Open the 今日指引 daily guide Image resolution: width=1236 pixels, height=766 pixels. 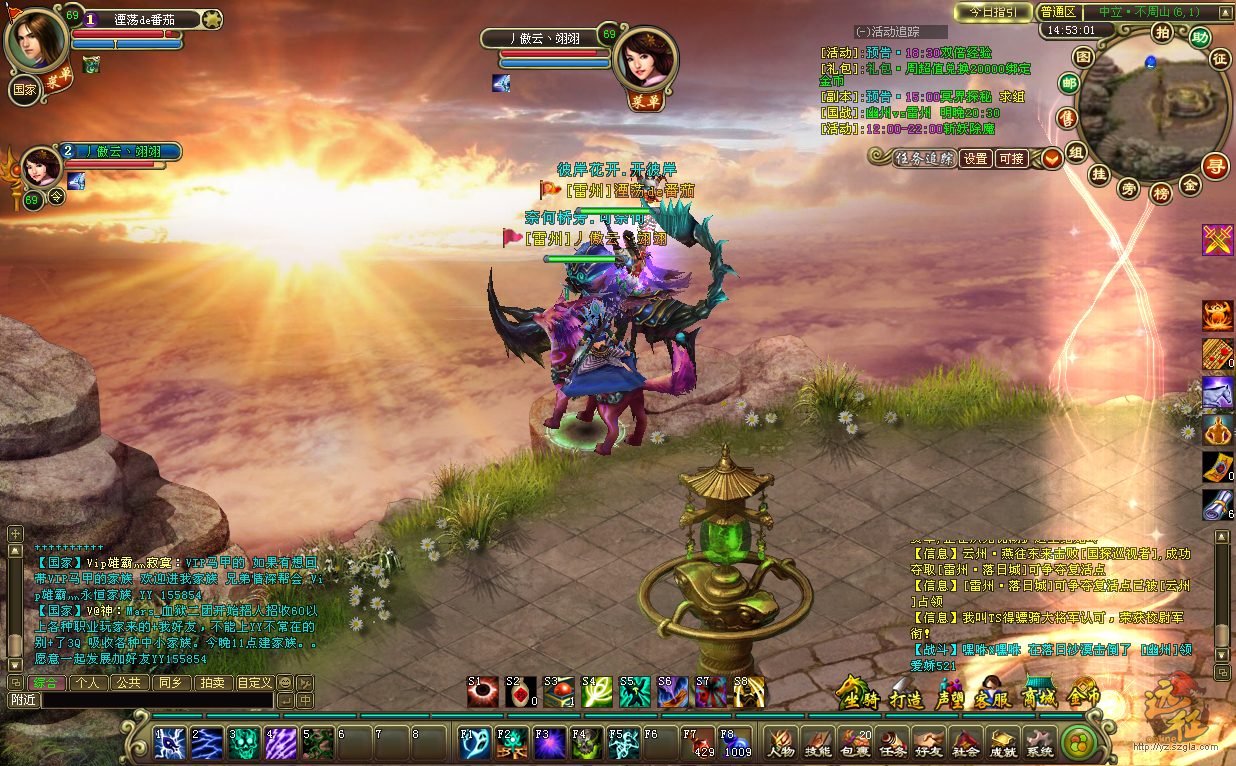(993, 12)
